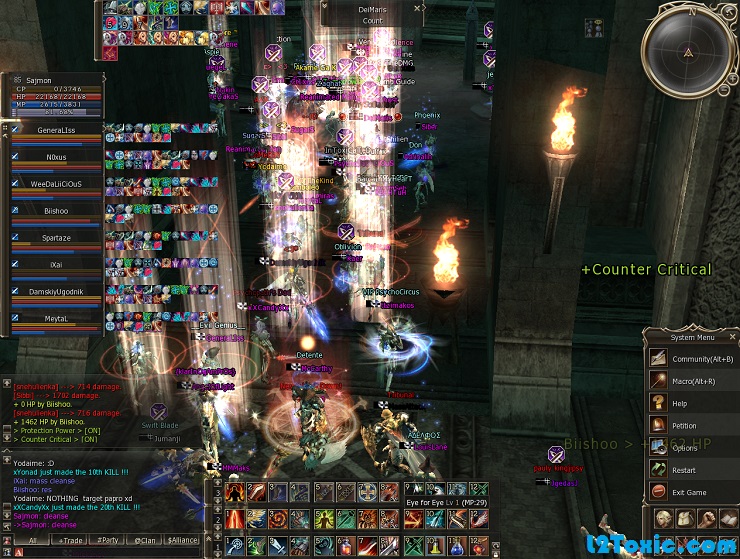Open the inventory bag icon

point(685,518)
